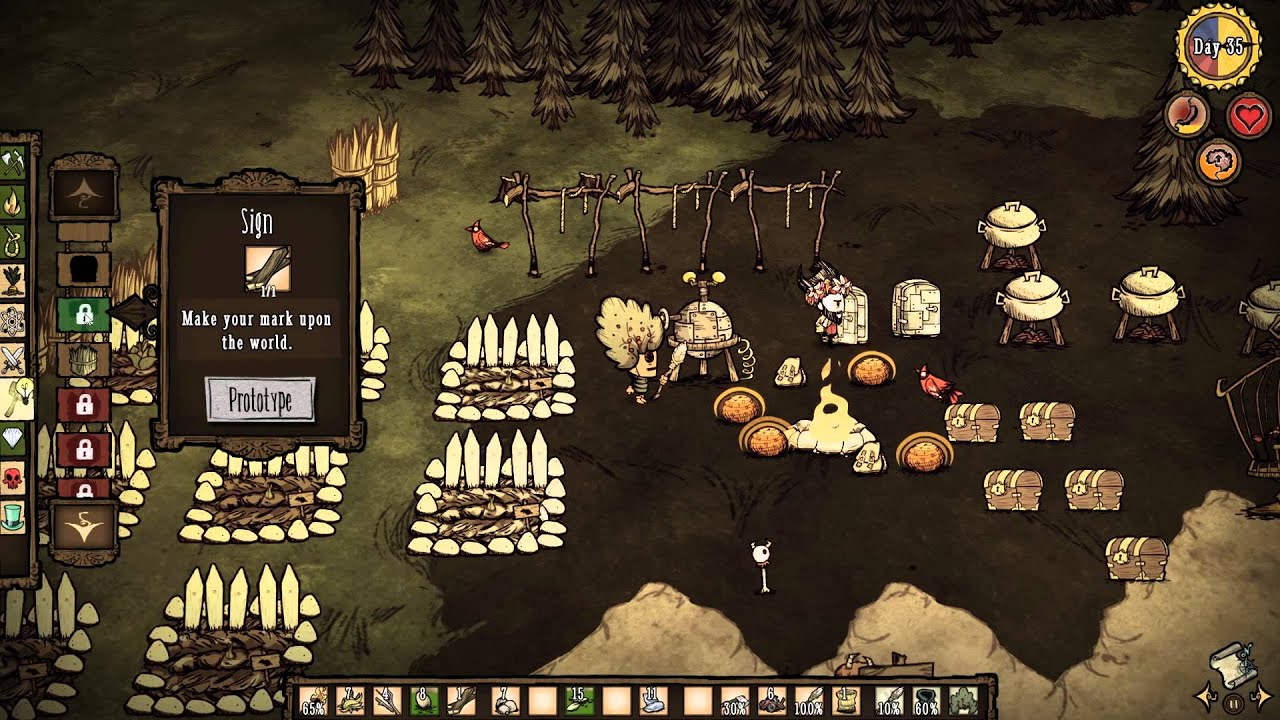Click the Prototype button for the Sign
This screenshot has height=720, width=1280.
[260, 399]
